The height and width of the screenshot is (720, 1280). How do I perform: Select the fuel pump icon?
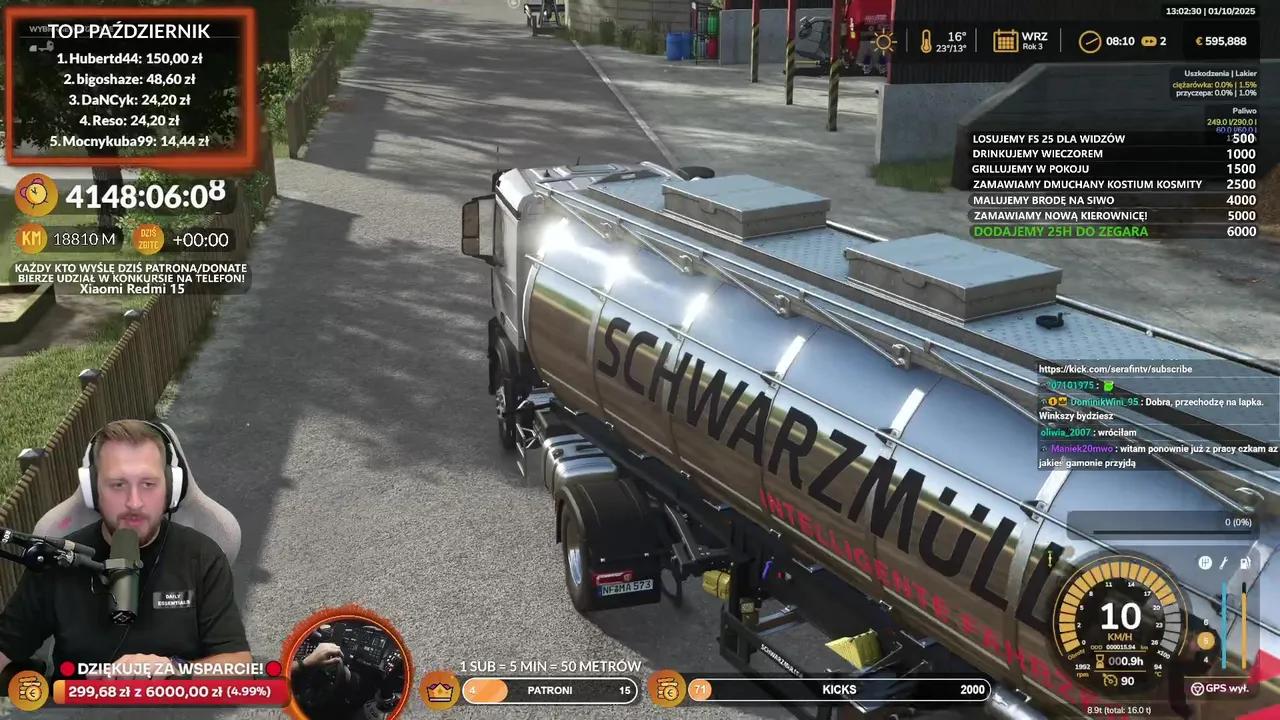(1244, 563)
